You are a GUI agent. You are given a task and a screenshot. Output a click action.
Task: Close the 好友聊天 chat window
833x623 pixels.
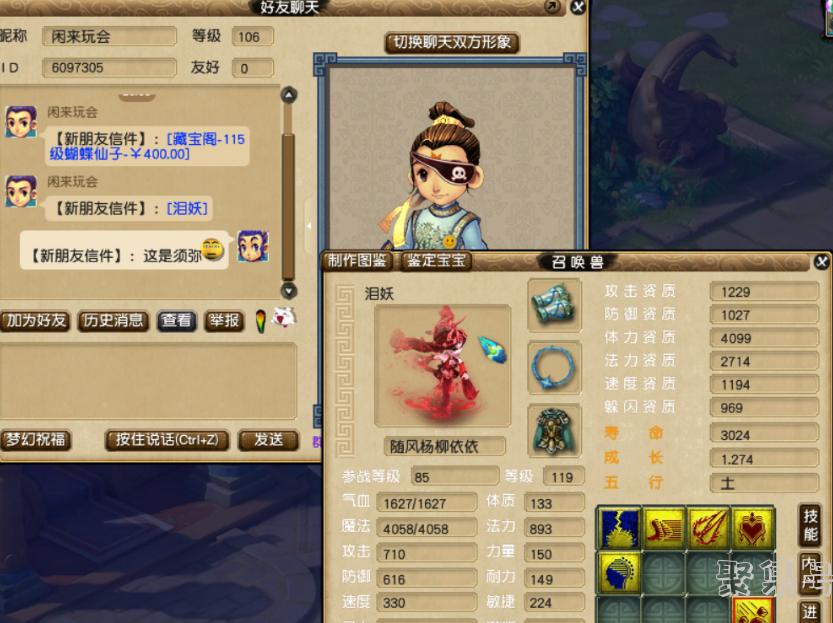click(x=577, y=7)
